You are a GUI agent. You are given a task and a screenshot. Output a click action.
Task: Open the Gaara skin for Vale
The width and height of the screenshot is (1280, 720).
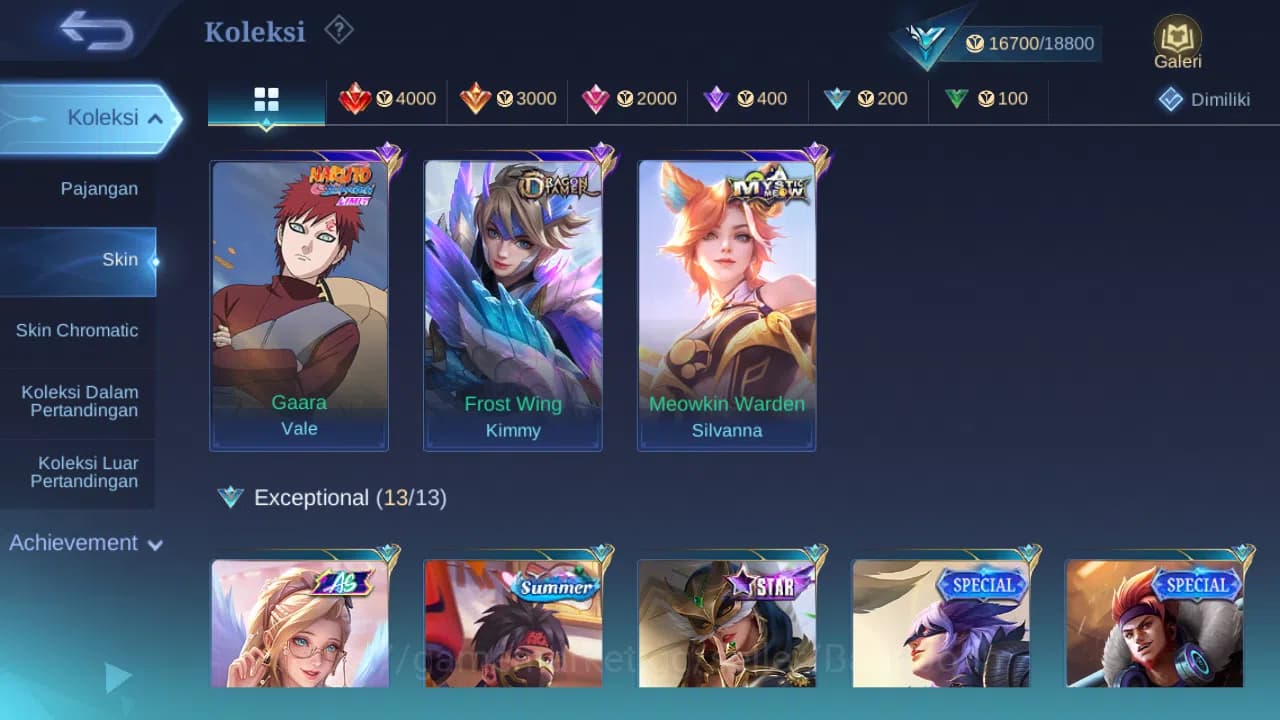click(x=299, y=300)
